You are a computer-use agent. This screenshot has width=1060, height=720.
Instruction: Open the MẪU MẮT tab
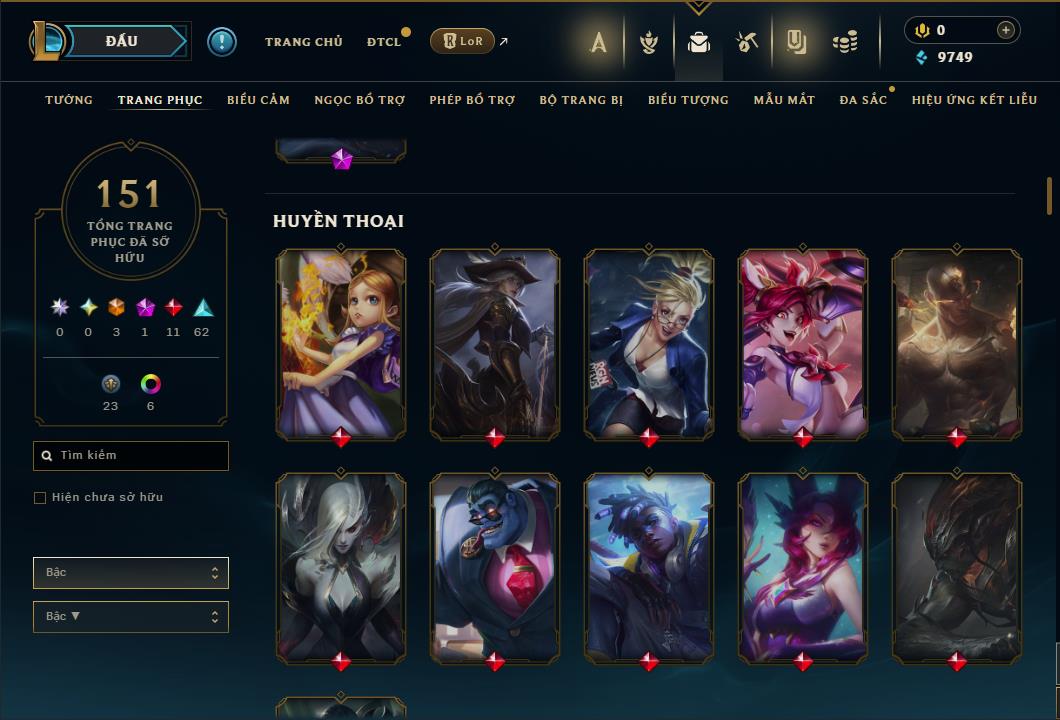[x=784, y=100]
